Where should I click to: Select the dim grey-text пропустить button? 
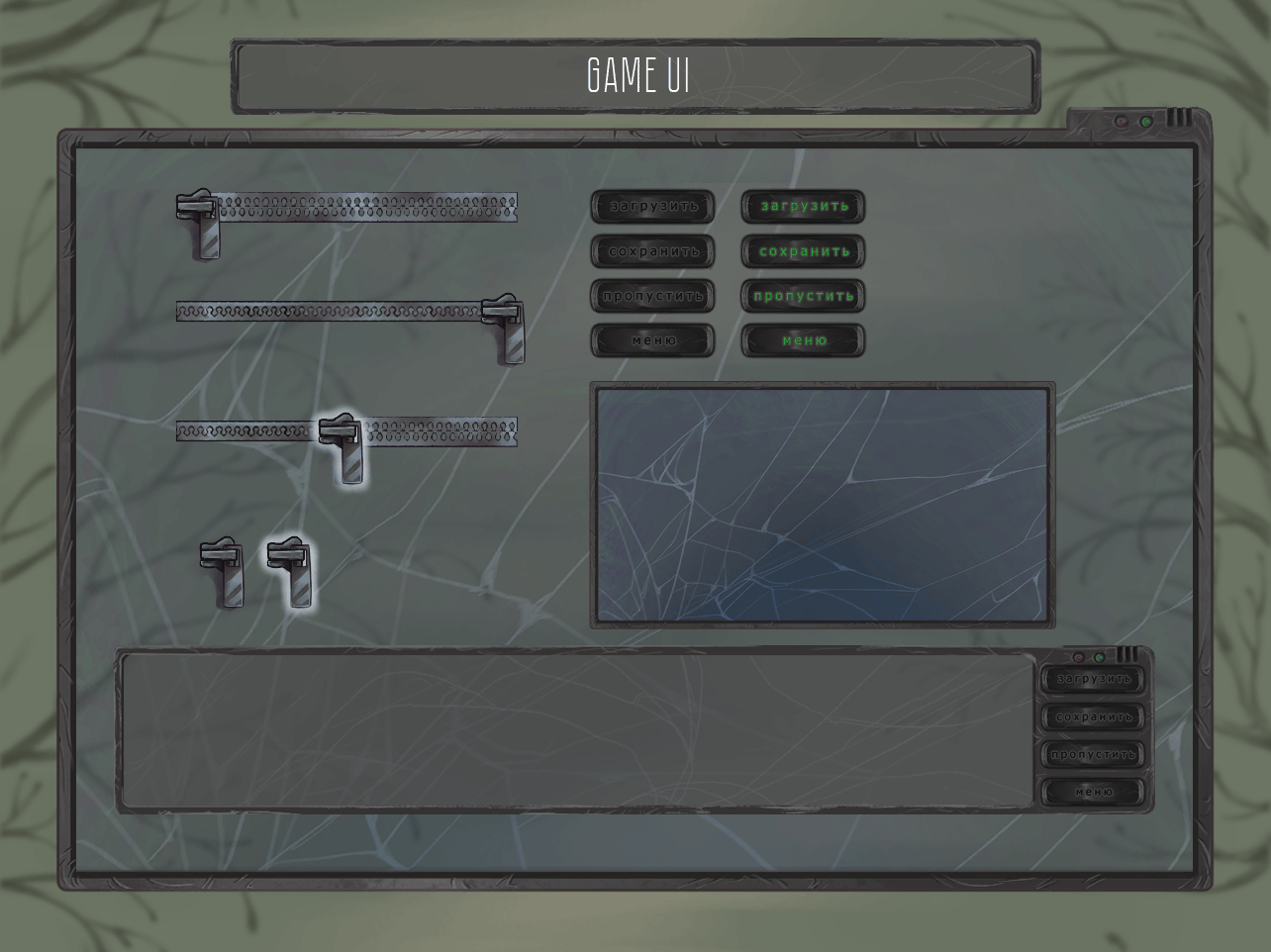[x=652, y=296]
